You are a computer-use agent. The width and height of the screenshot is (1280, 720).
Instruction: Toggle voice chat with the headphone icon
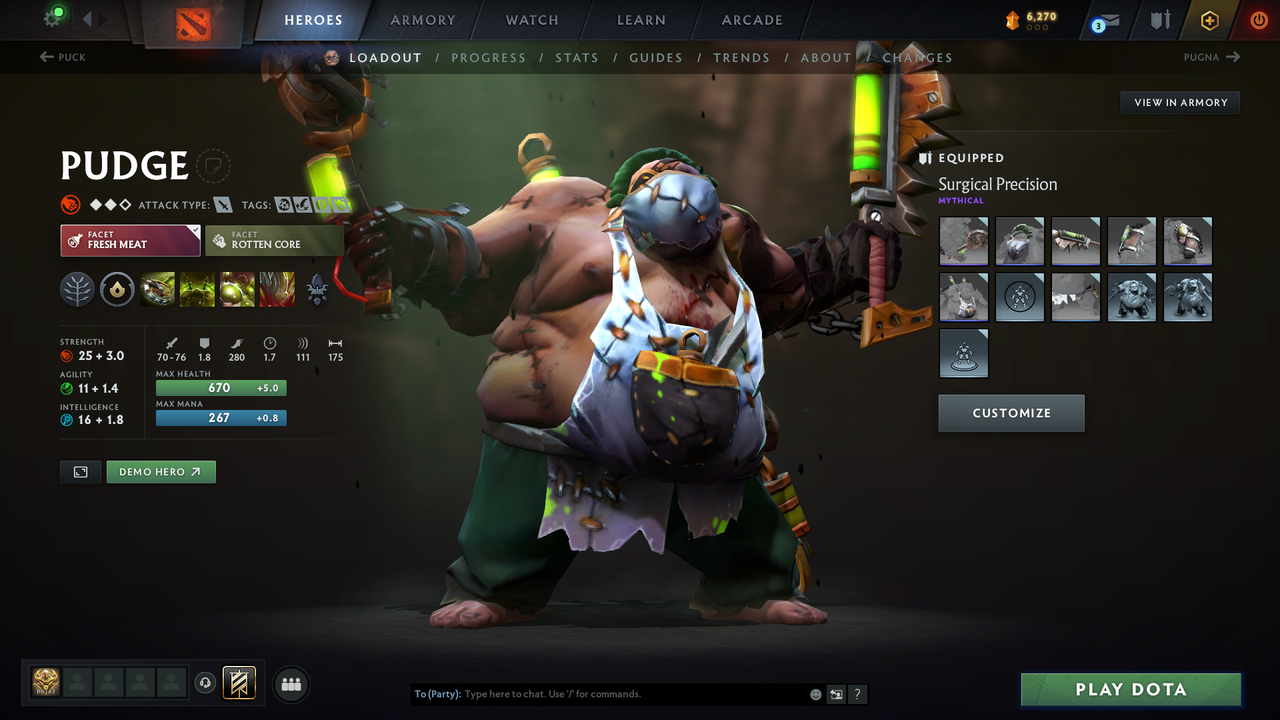(x=207, y=683)
